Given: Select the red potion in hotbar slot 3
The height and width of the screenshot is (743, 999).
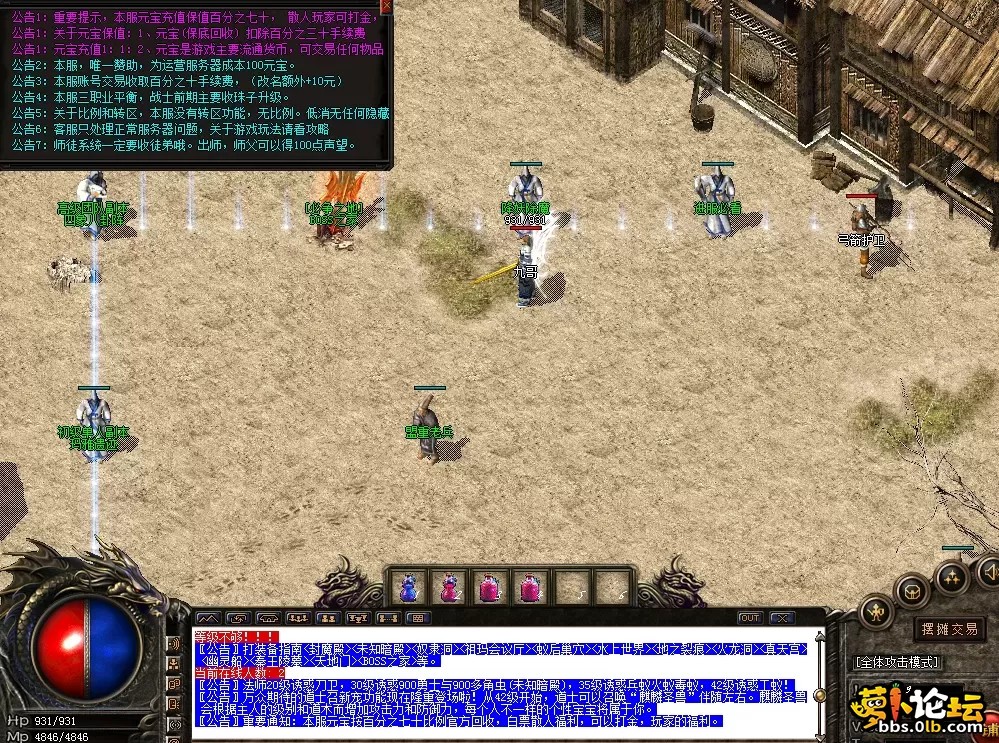Looking at the screenshot, I should (491, 587).
